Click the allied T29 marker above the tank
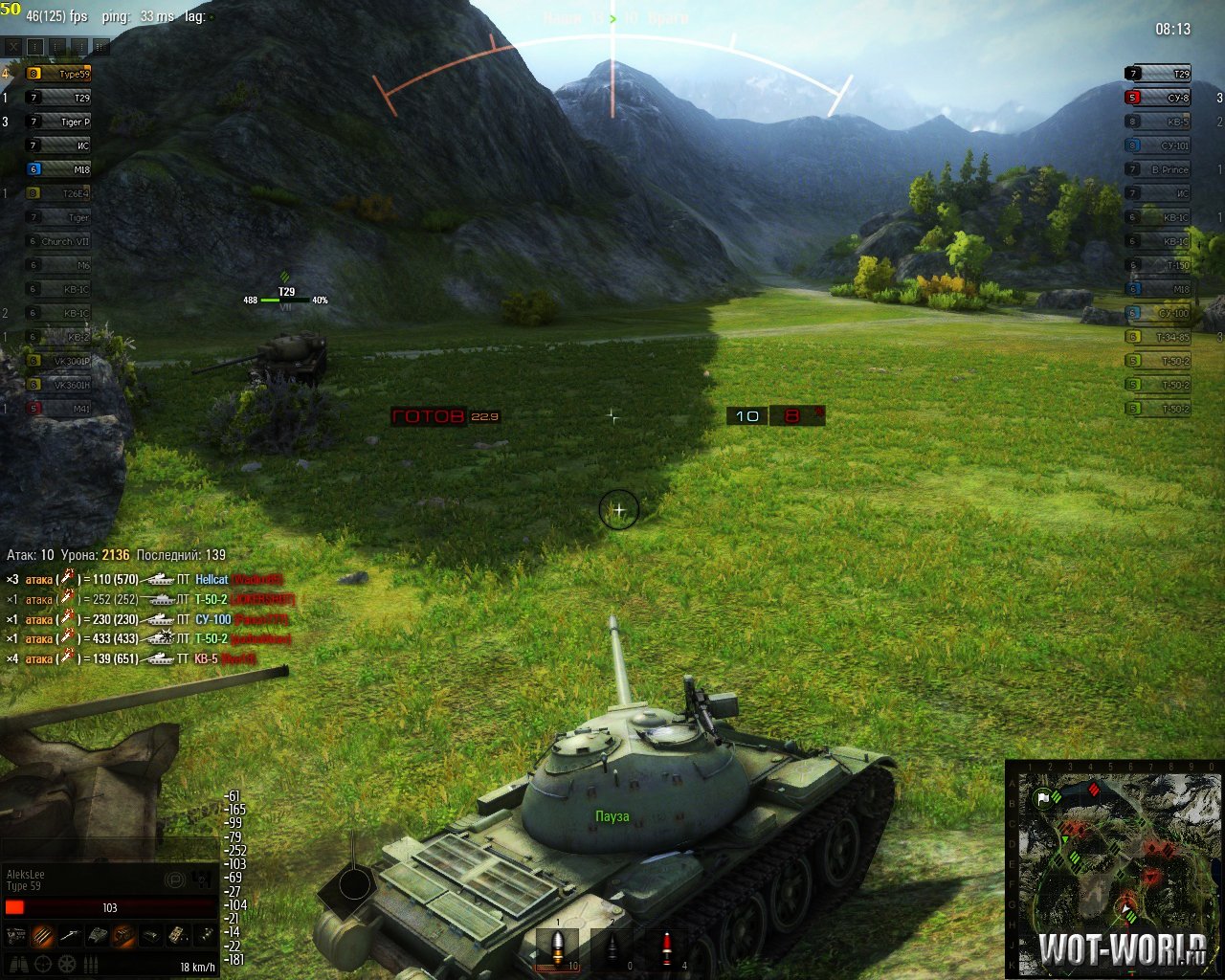1225x980 pixels. [x=286, y=293]
